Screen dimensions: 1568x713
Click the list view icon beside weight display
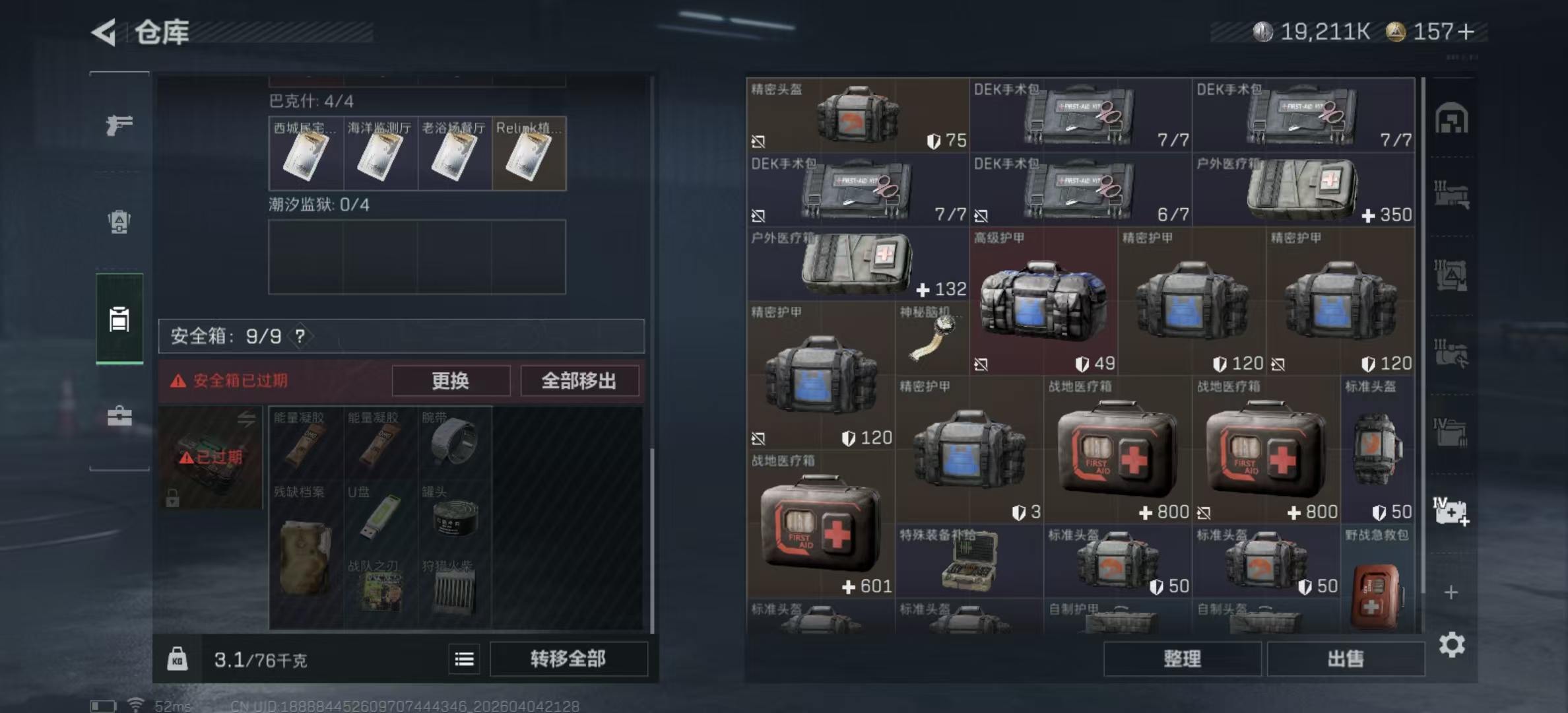click(x=465, y=659)
